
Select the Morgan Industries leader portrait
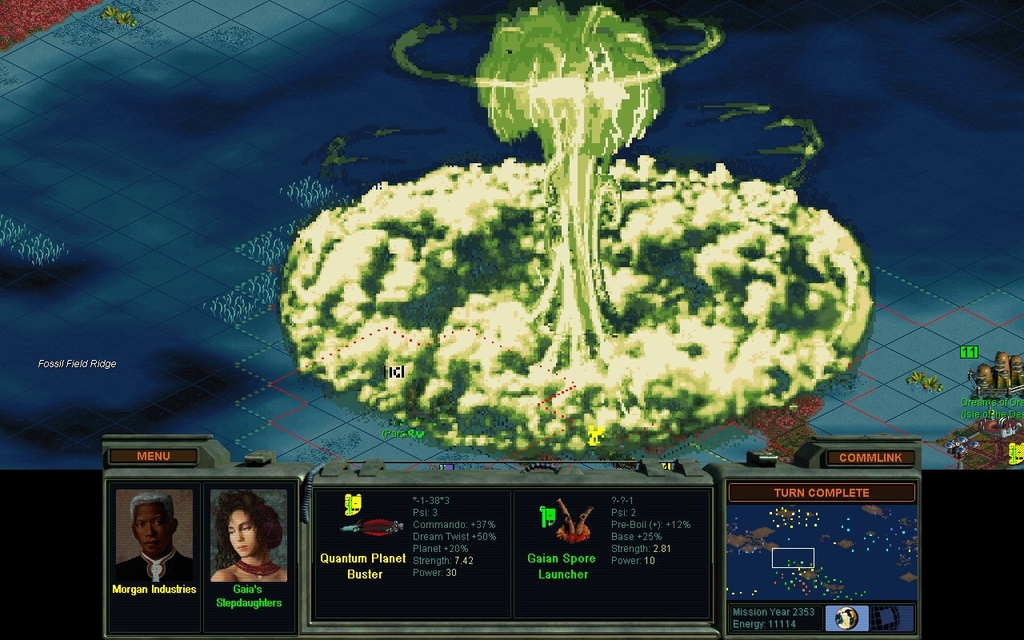pyautogui.click(x=153, y=535)
